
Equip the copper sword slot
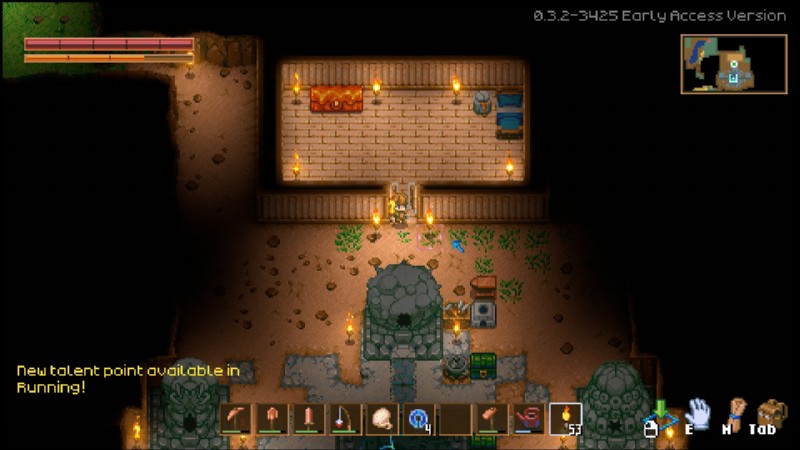coord(309,418)
